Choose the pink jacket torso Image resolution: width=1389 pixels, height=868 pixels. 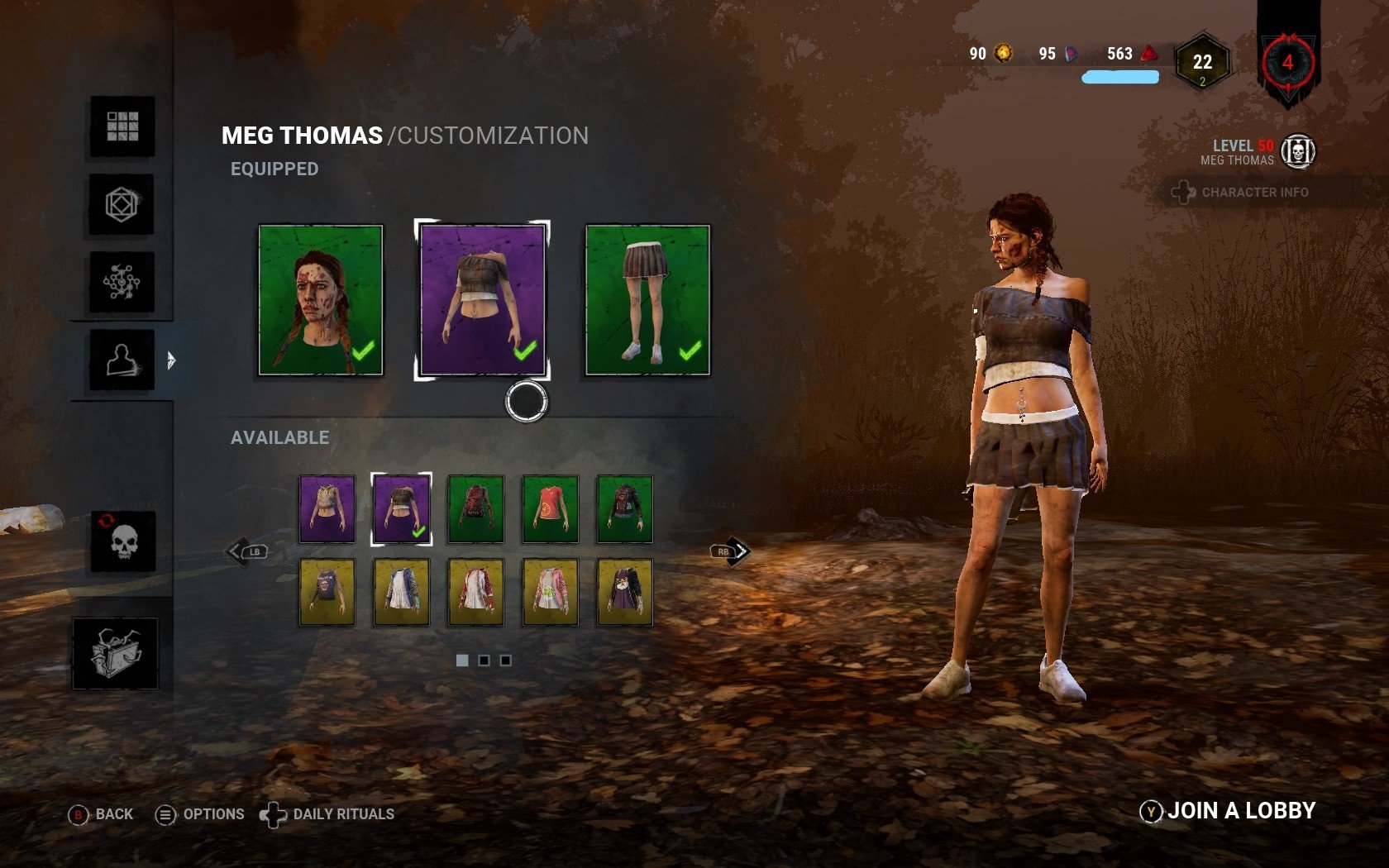[x=550, y=592]
